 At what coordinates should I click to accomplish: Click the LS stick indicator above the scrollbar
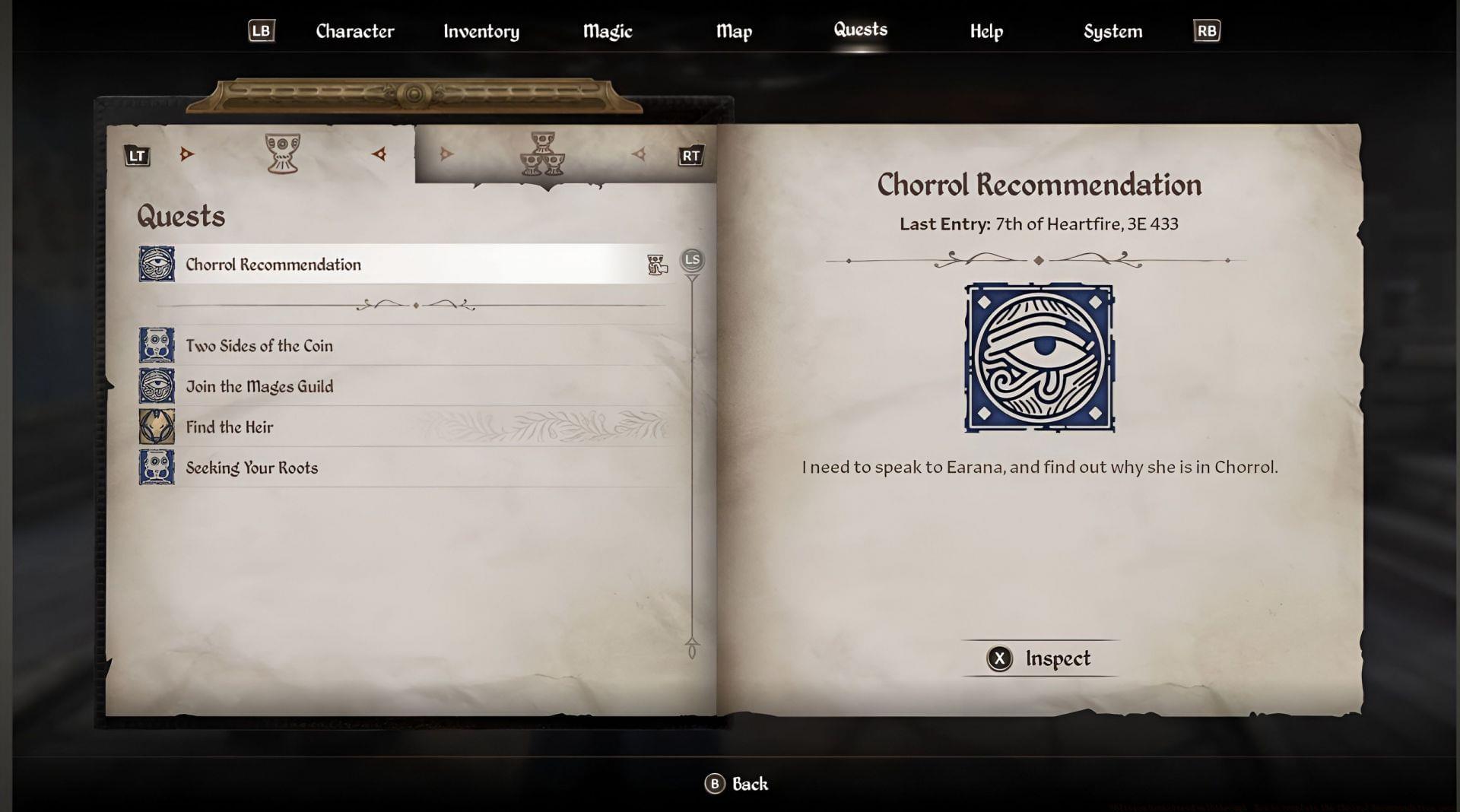pyautogui.click(x=691, y=260)
